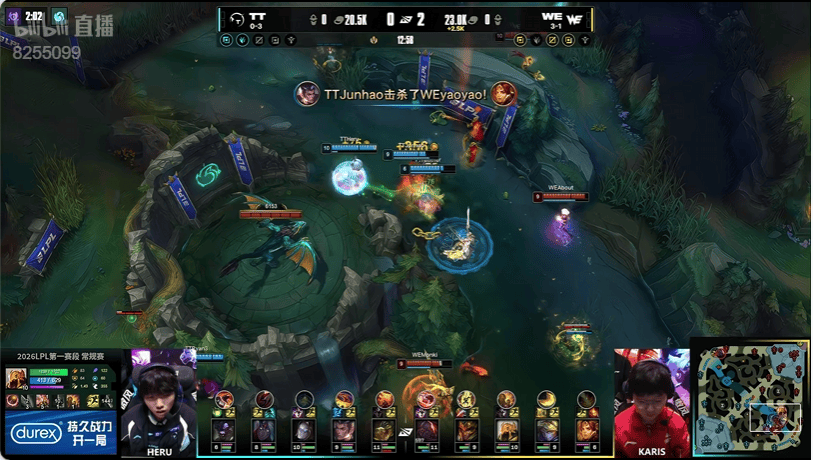This screenshot has width=813, height=460.
Task: Select the featured champion portrait above the Durex ad
Action: (16, 378)
